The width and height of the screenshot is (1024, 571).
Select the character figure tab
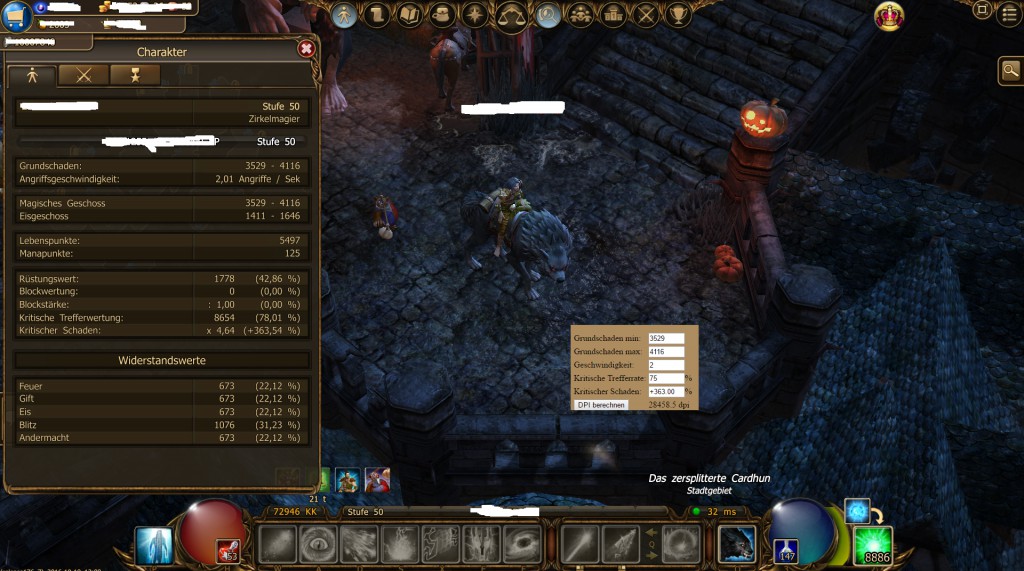32,75
